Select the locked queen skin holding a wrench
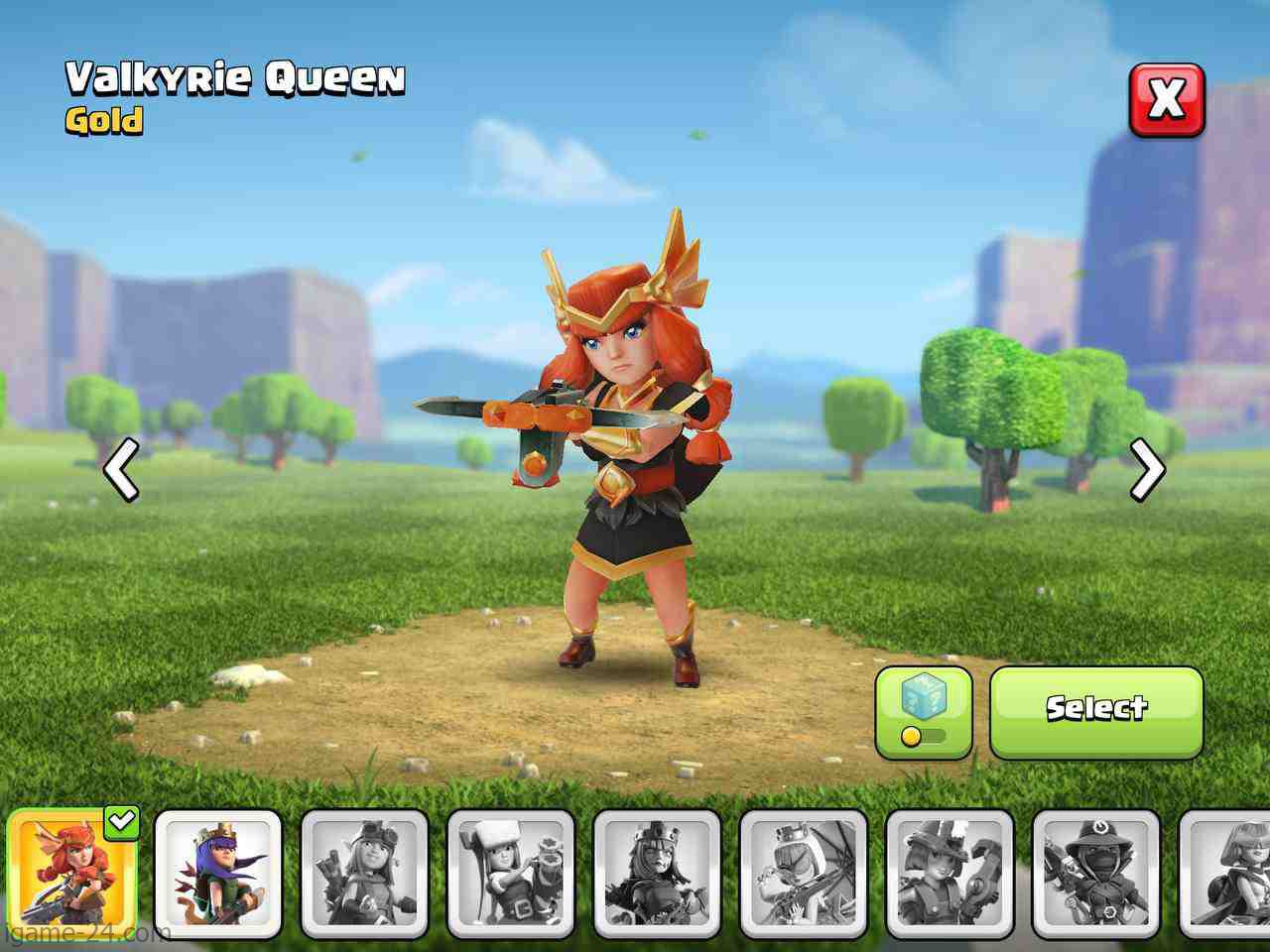Image resolution: width=1270 pixels, height=952 pixels. point(950,873)
